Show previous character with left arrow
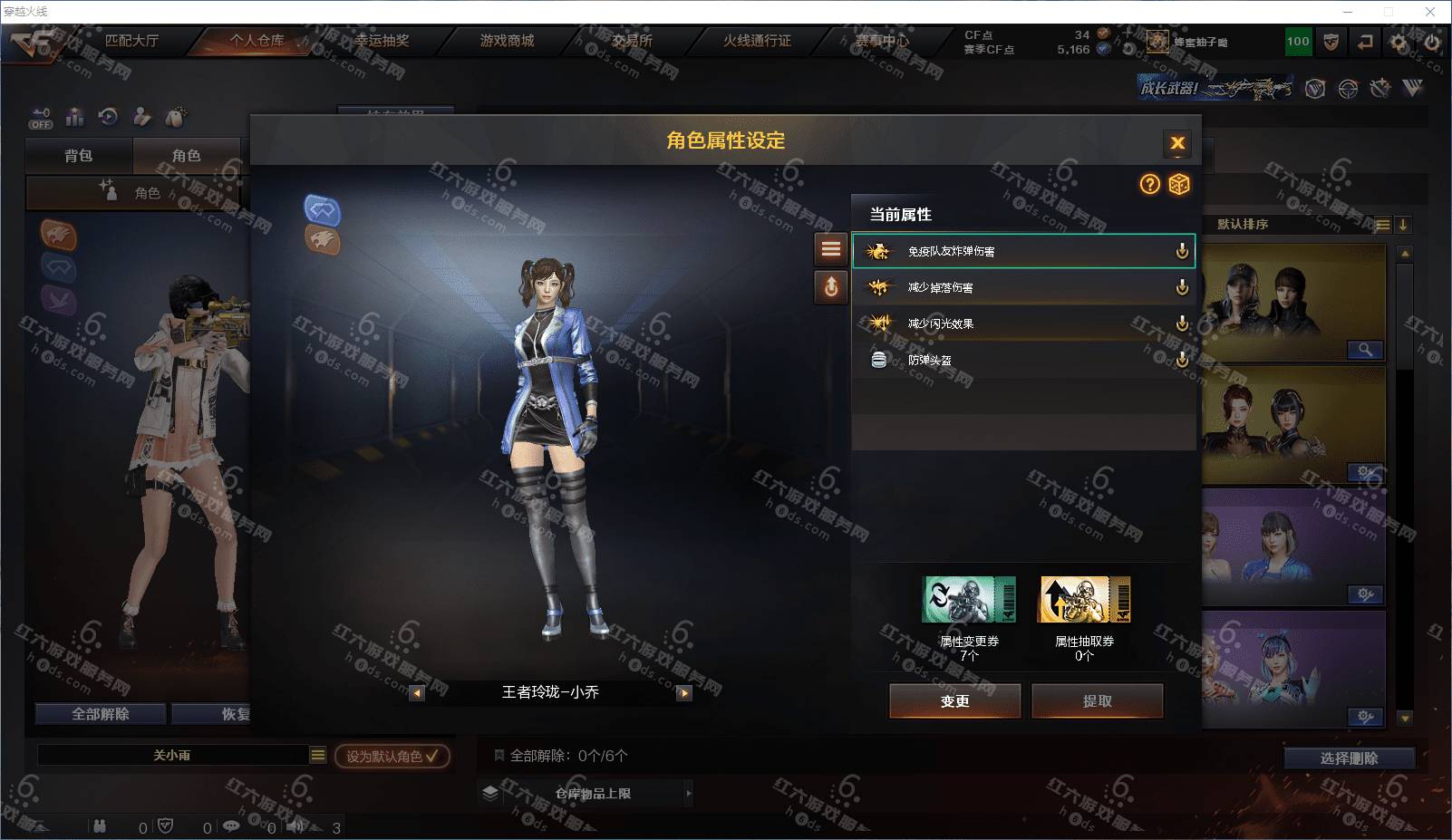The image size is (1452, 840). pos(417,693)
